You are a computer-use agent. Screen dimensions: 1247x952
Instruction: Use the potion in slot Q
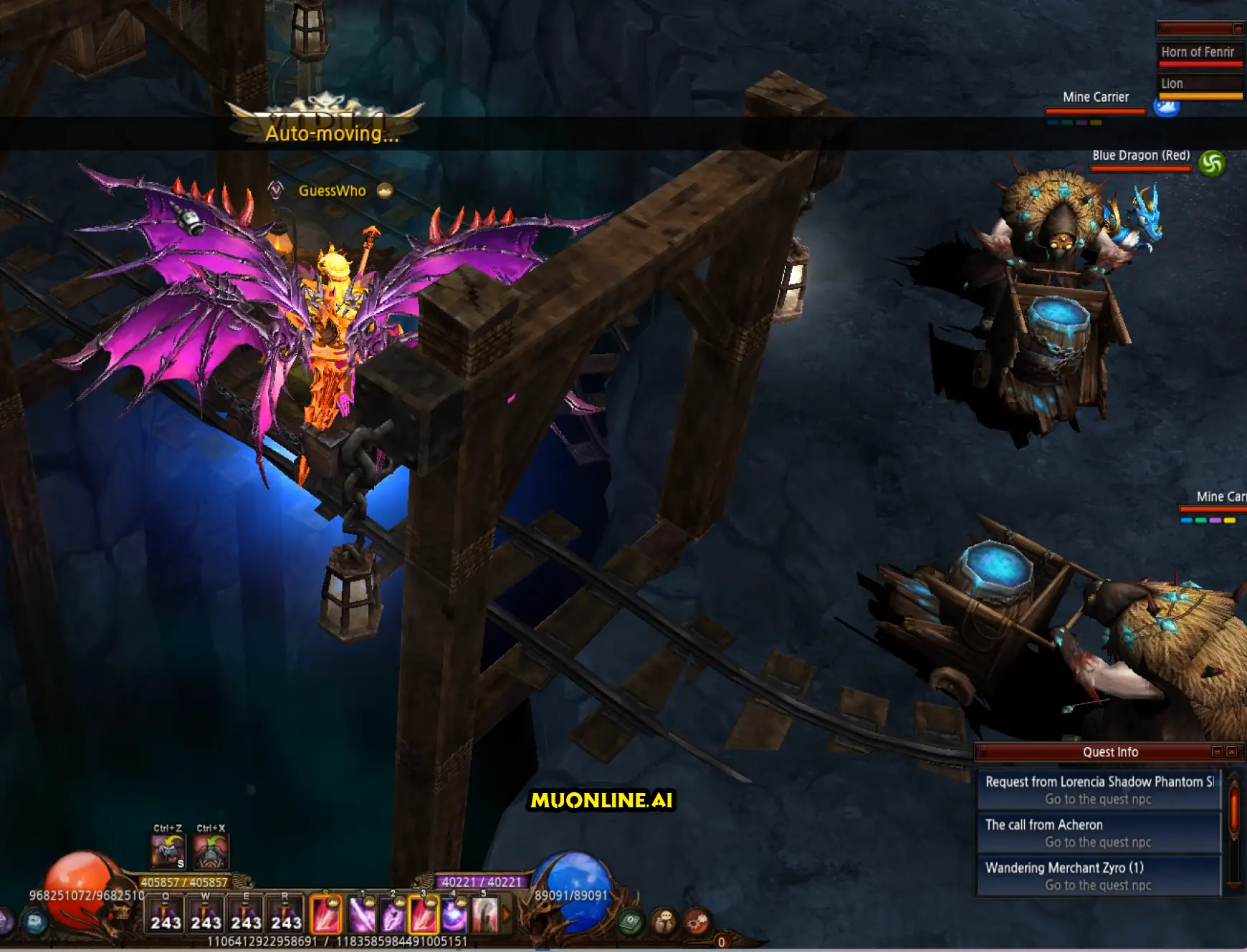point(166,915)
